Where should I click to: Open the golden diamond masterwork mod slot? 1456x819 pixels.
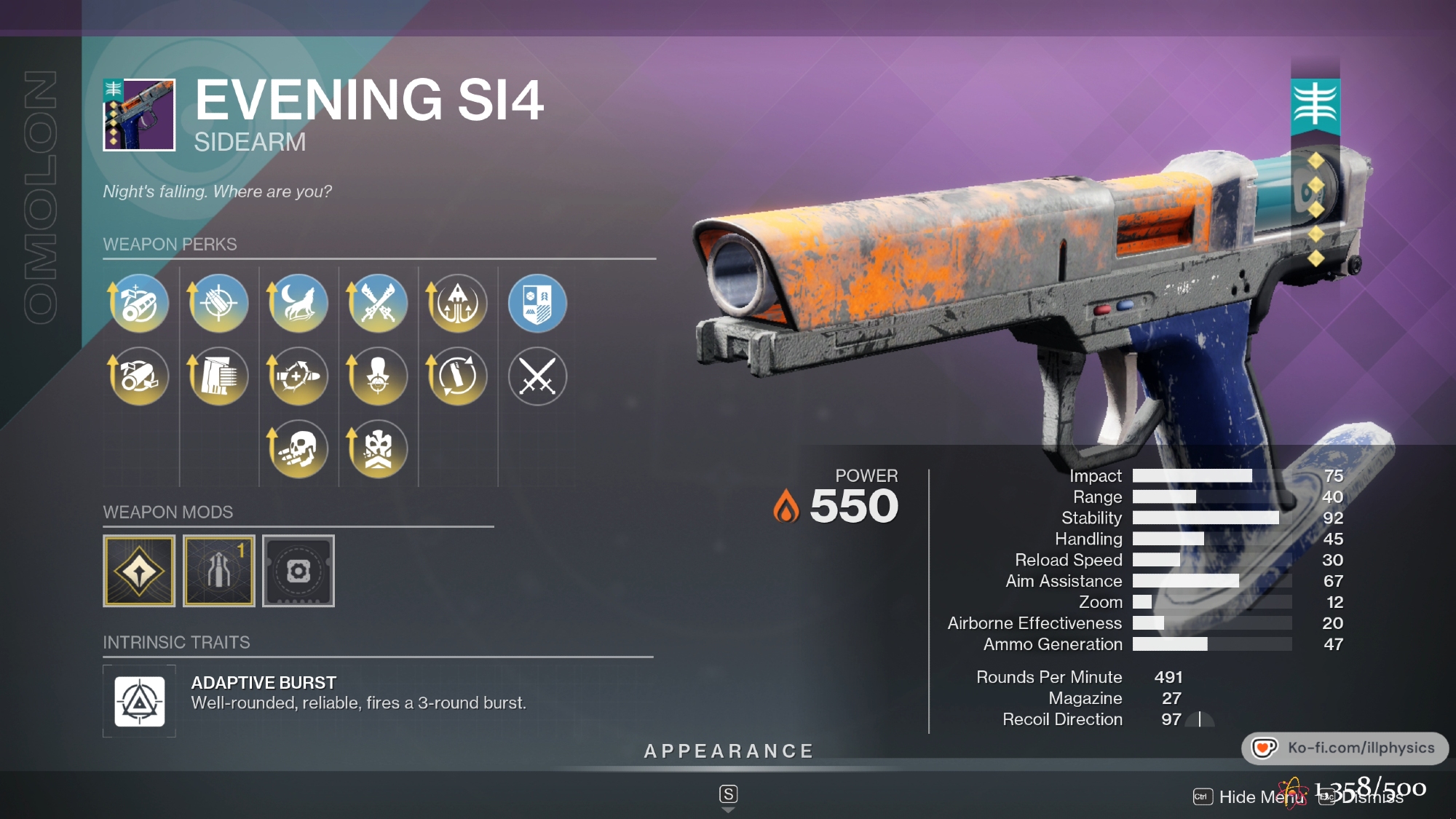[139, 571]
